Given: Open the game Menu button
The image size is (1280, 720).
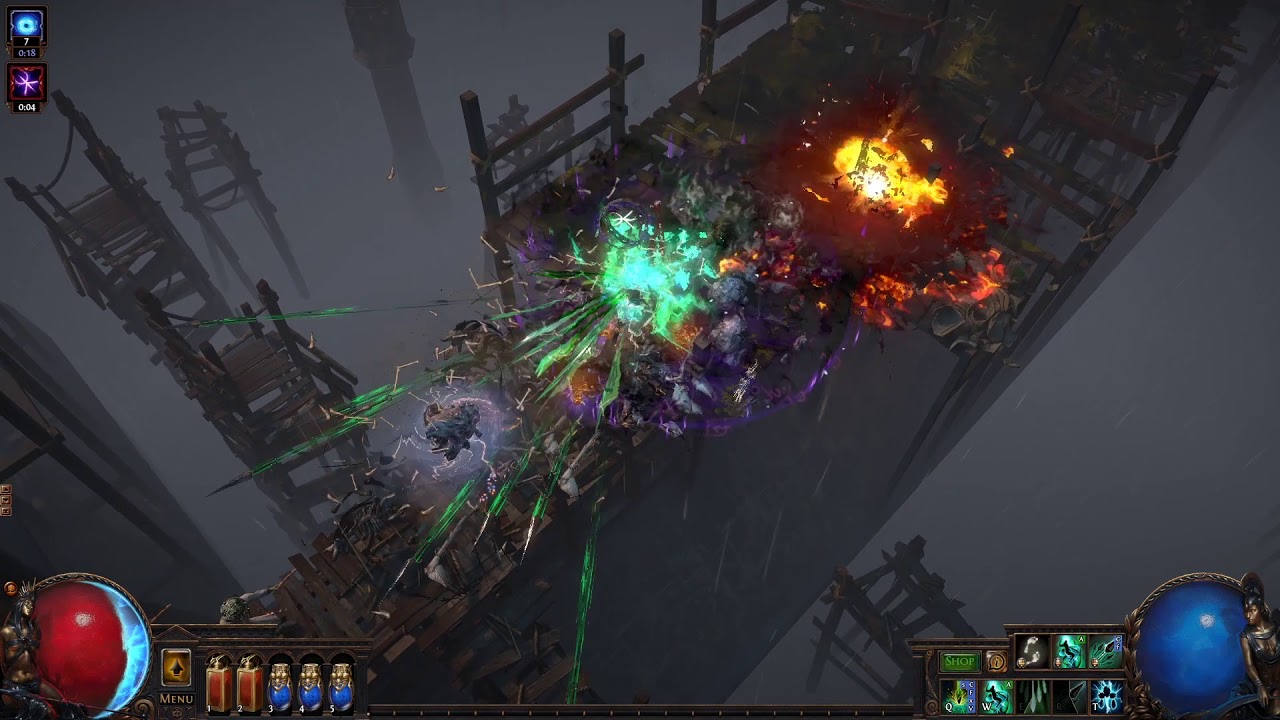Looking at the screenshot, I should (x=176, y=699).
